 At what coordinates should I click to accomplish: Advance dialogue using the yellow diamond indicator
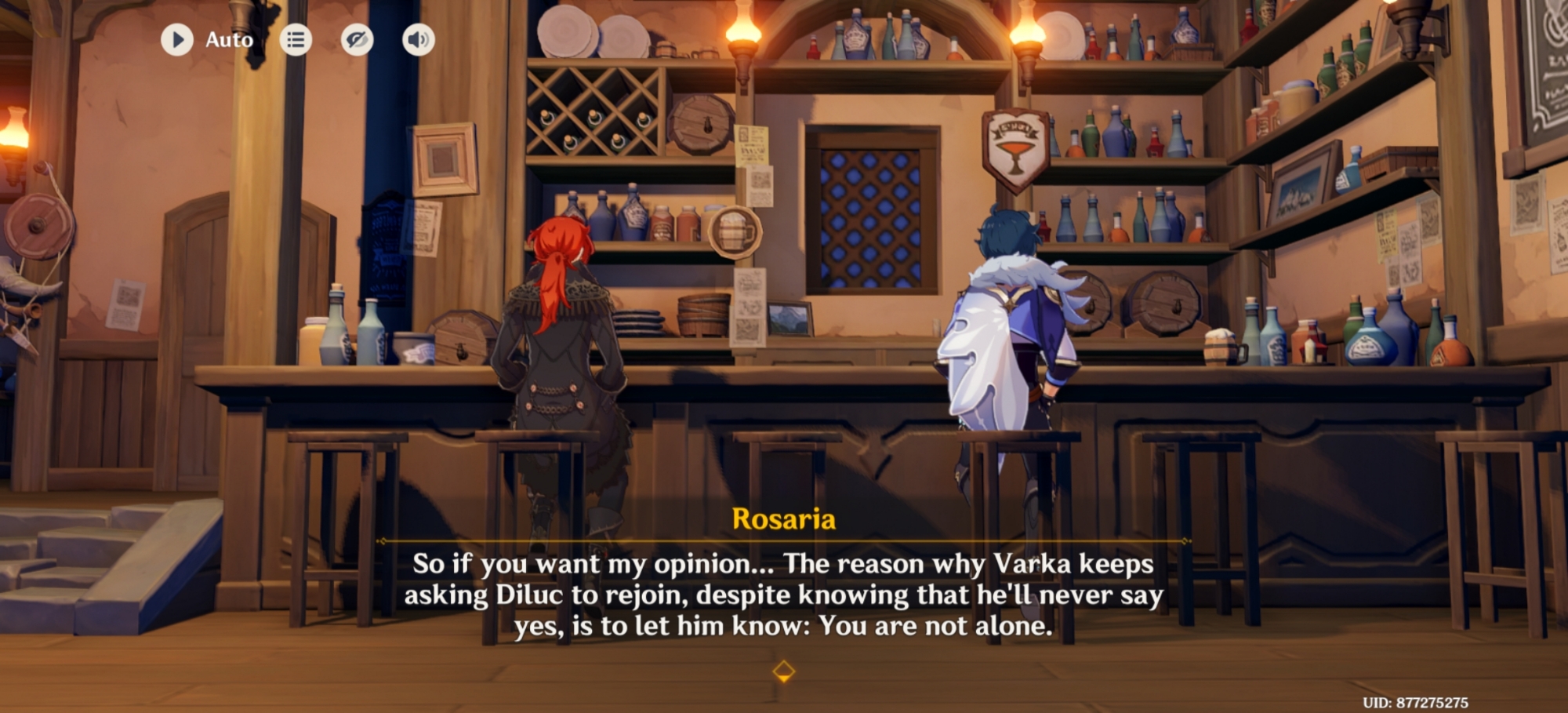click(x=783, y=671)
